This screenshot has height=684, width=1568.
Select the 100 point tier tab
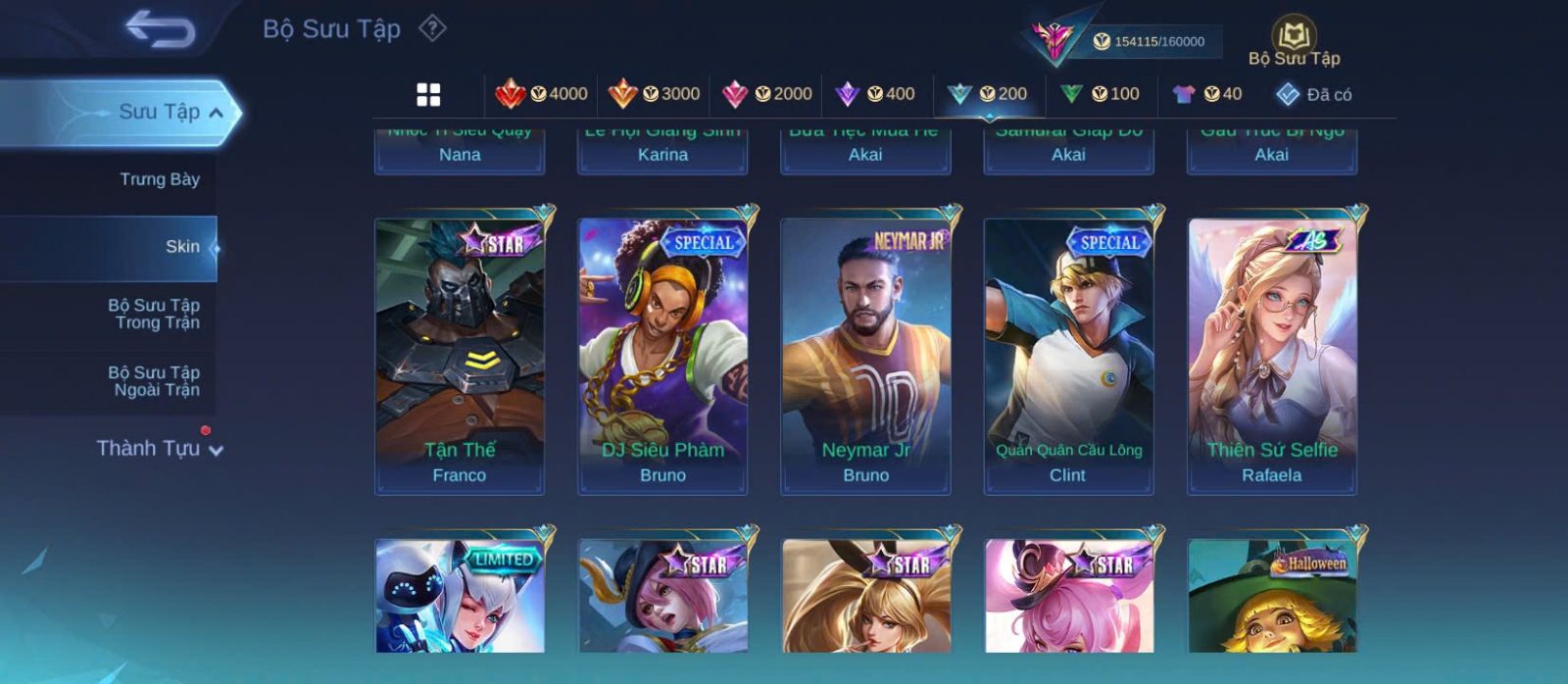coord(1101,94)
